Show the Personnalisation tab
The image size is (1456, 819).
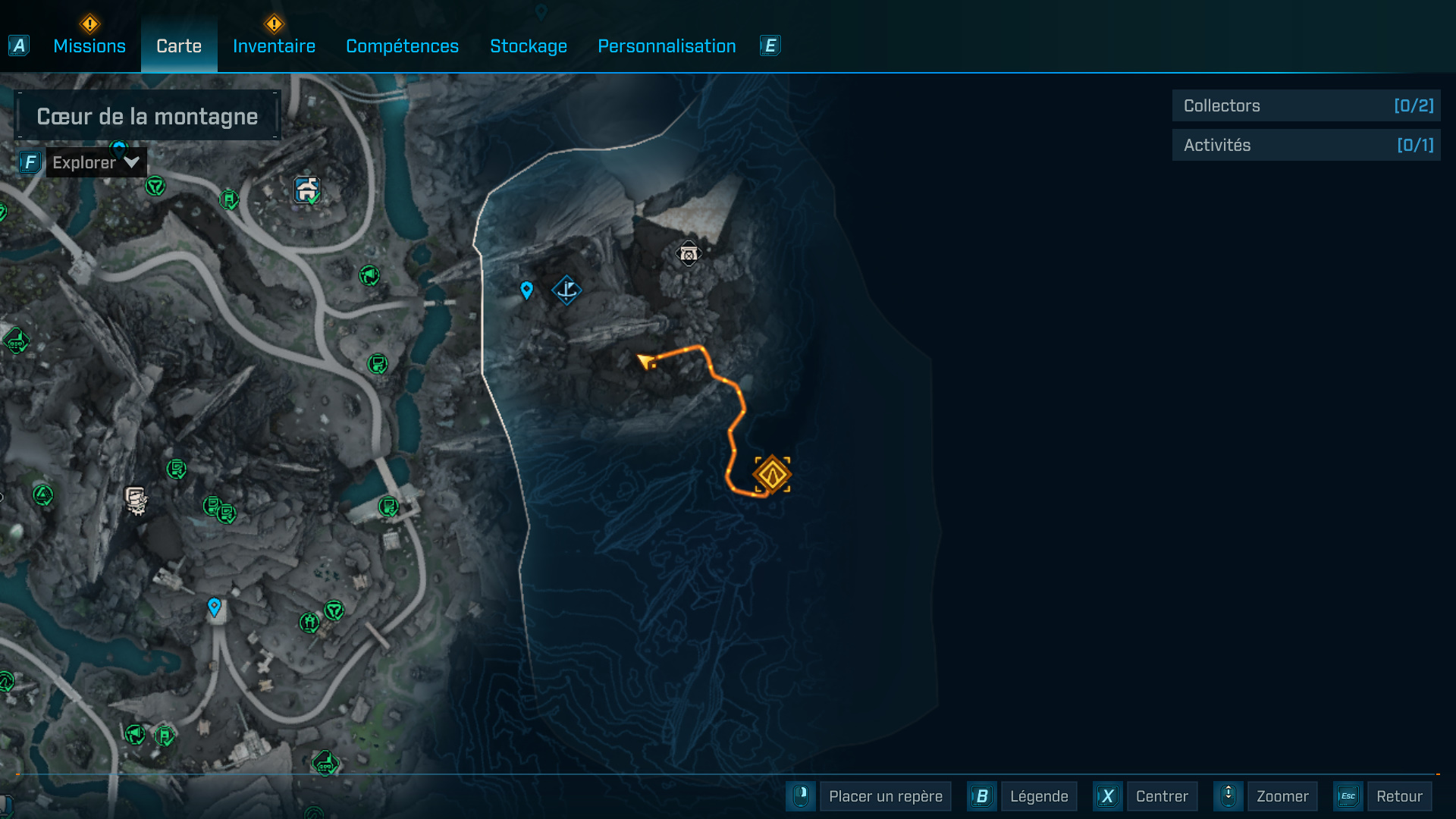667,46
